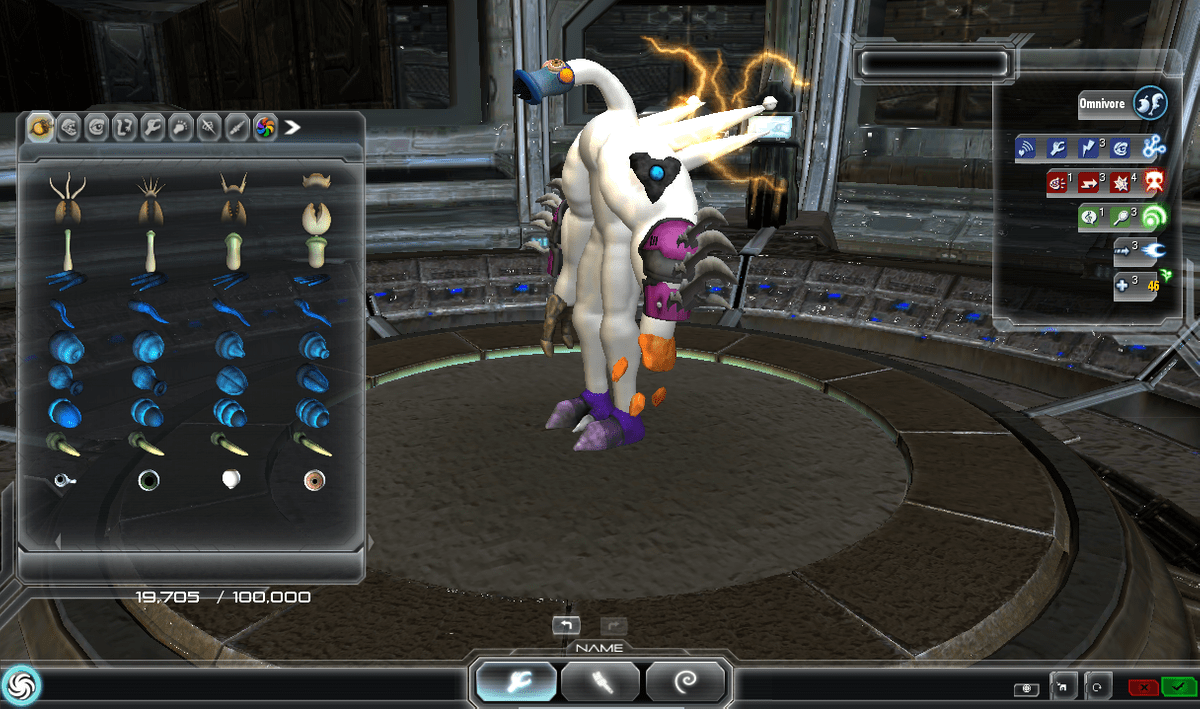Switch to the eye parts tab
This screenshot has height=709, width=1200.
pos(97,127)
